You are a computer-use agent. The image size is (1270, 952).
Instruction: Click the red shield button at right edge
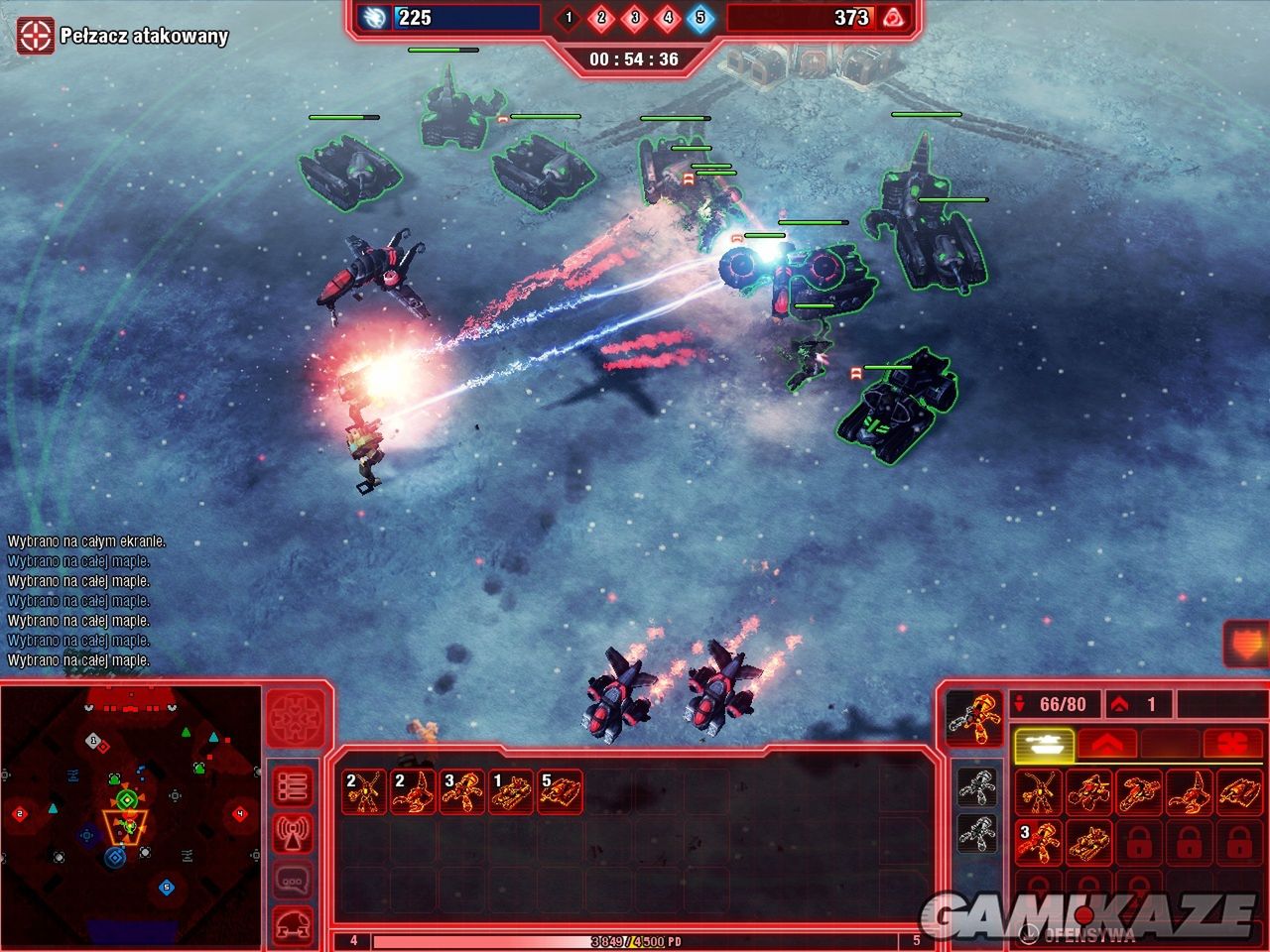1245,645
